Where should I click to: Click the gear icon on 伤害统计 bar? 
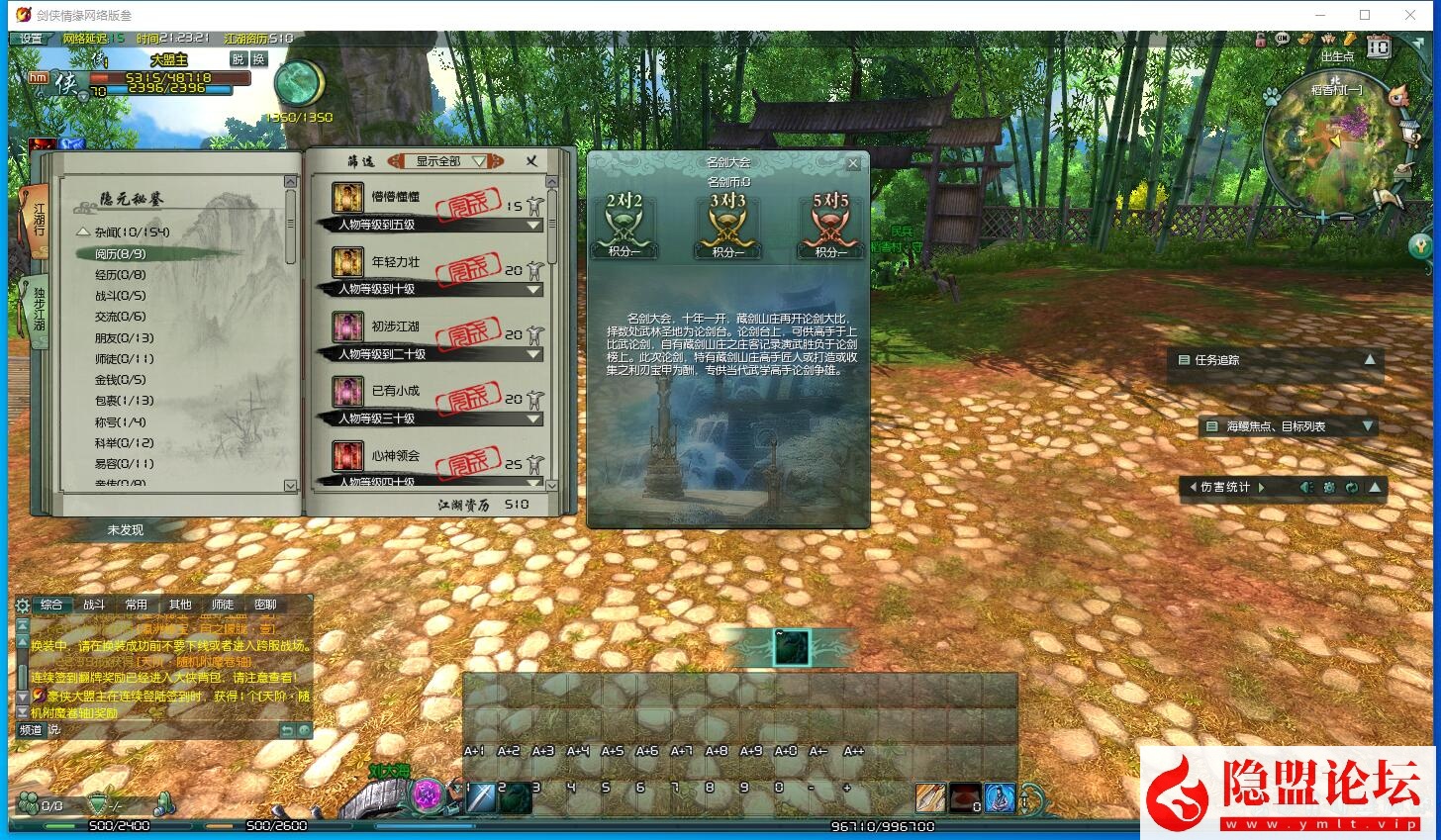(1330, 487)
